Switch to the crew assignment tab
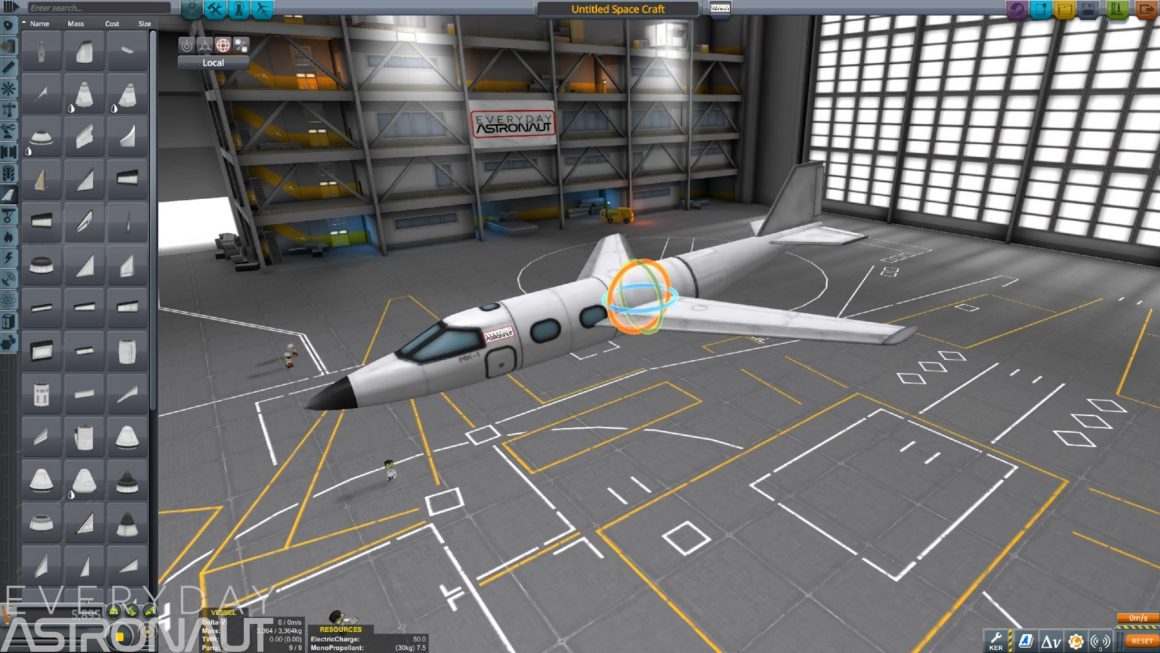This screenshot has height=653, width=1160. coord(240,10)
